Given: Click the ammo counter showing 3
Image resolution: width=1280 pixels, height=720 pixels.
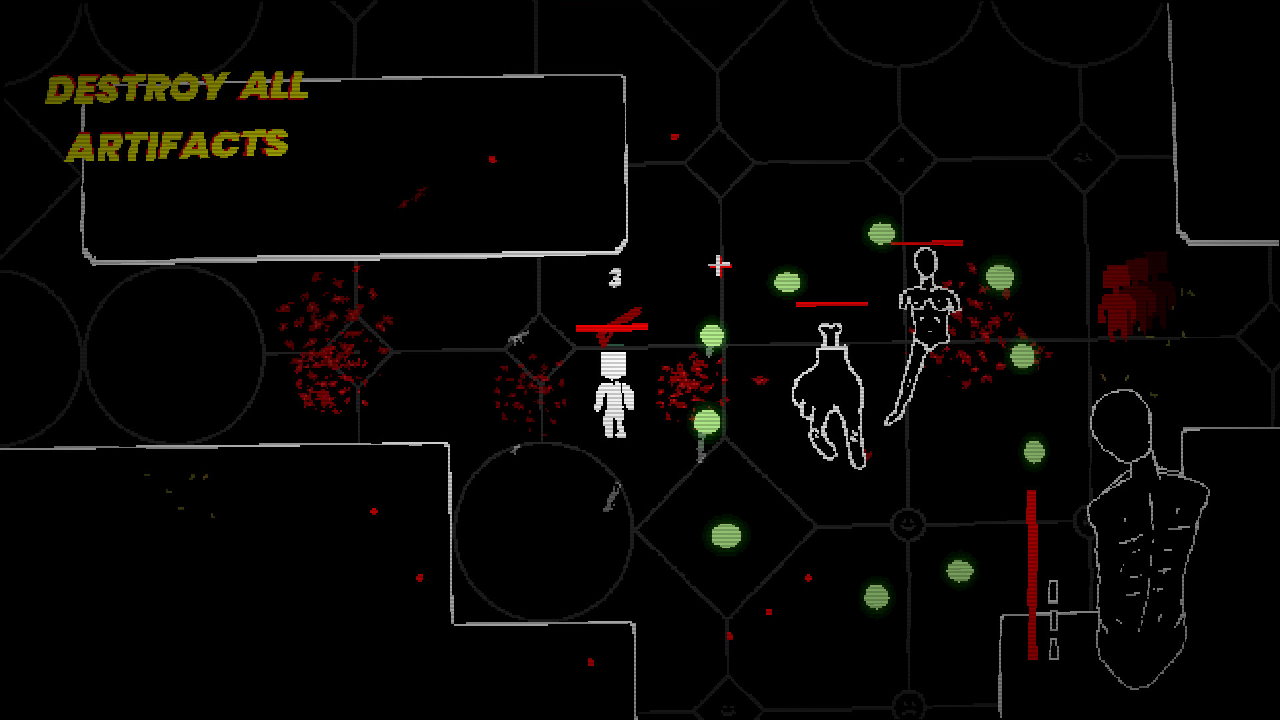Looking at the screenshot, I should pyautogui.click(x=613, y=278).
